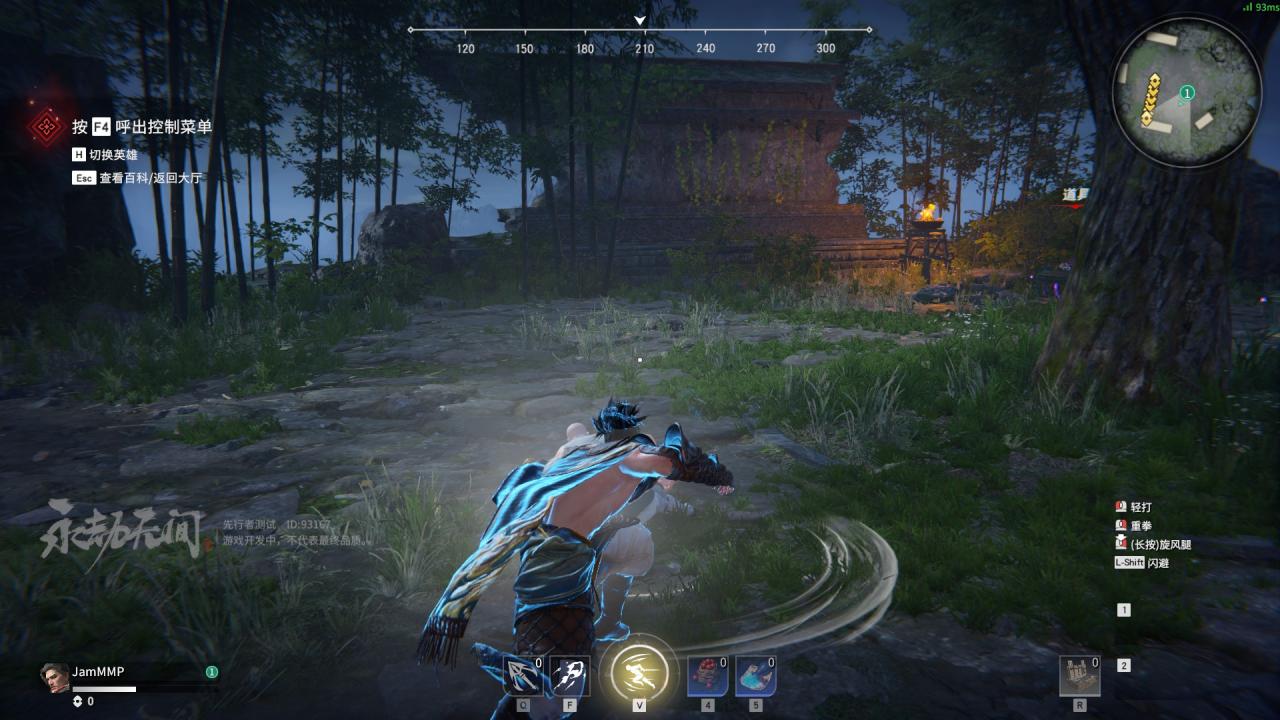Click the circular minimap
The height and width of the screenshot is (720, 1280).
coord(1186,91)
